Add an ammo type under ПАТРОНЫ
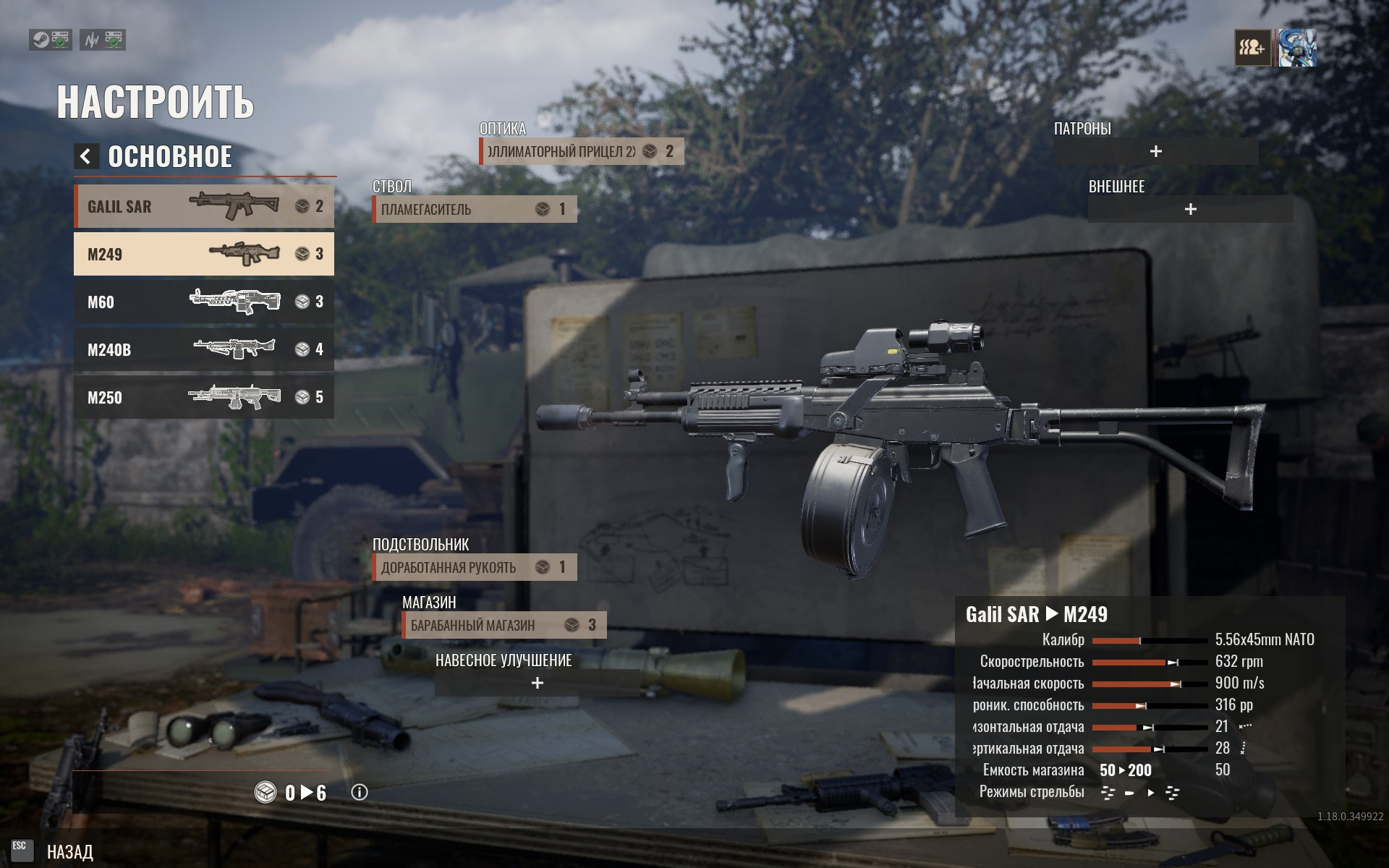 pos(1155,151)
